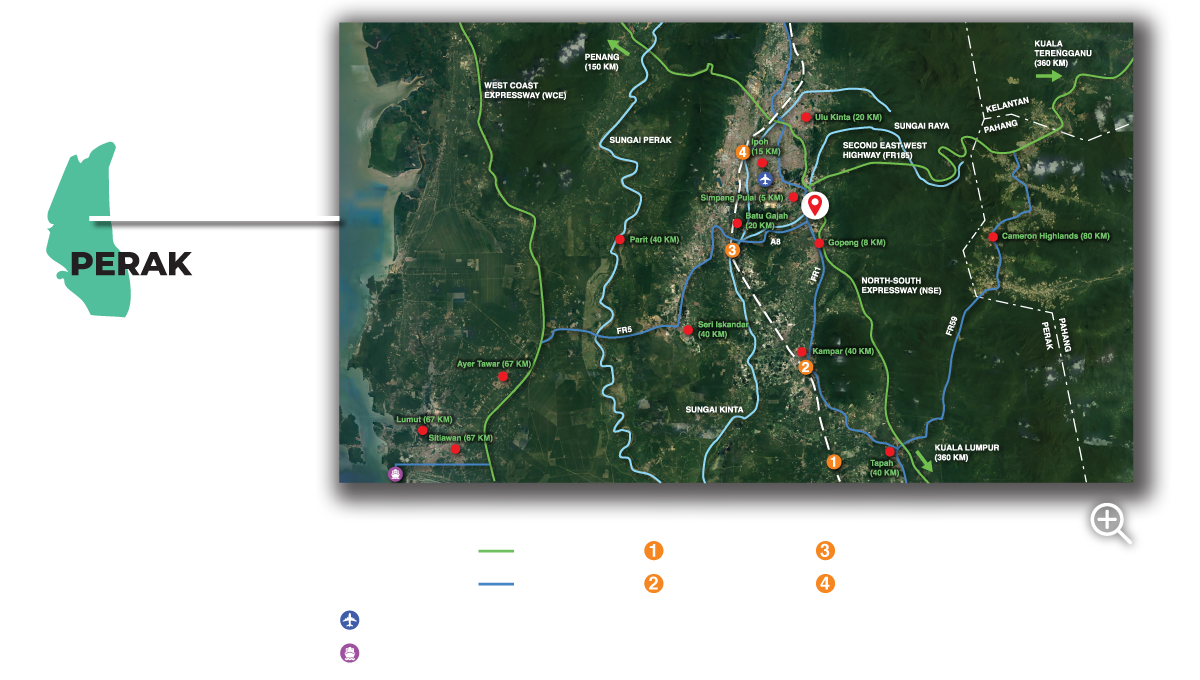Screen dimensions: 1200x680
Task: Click the Seri Iskandar red dot marker
Action: point(687,329)
